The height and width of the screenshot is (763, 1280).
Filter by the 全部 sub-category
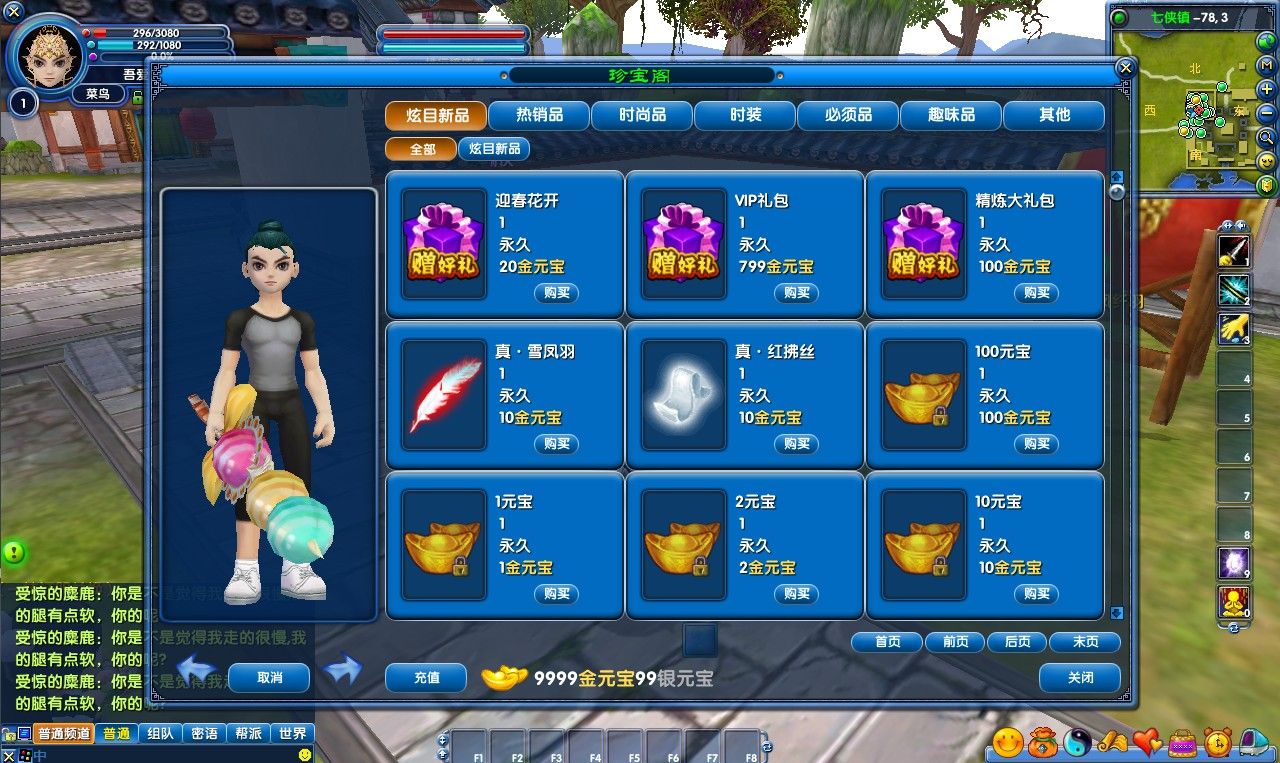tap(422, 149)
